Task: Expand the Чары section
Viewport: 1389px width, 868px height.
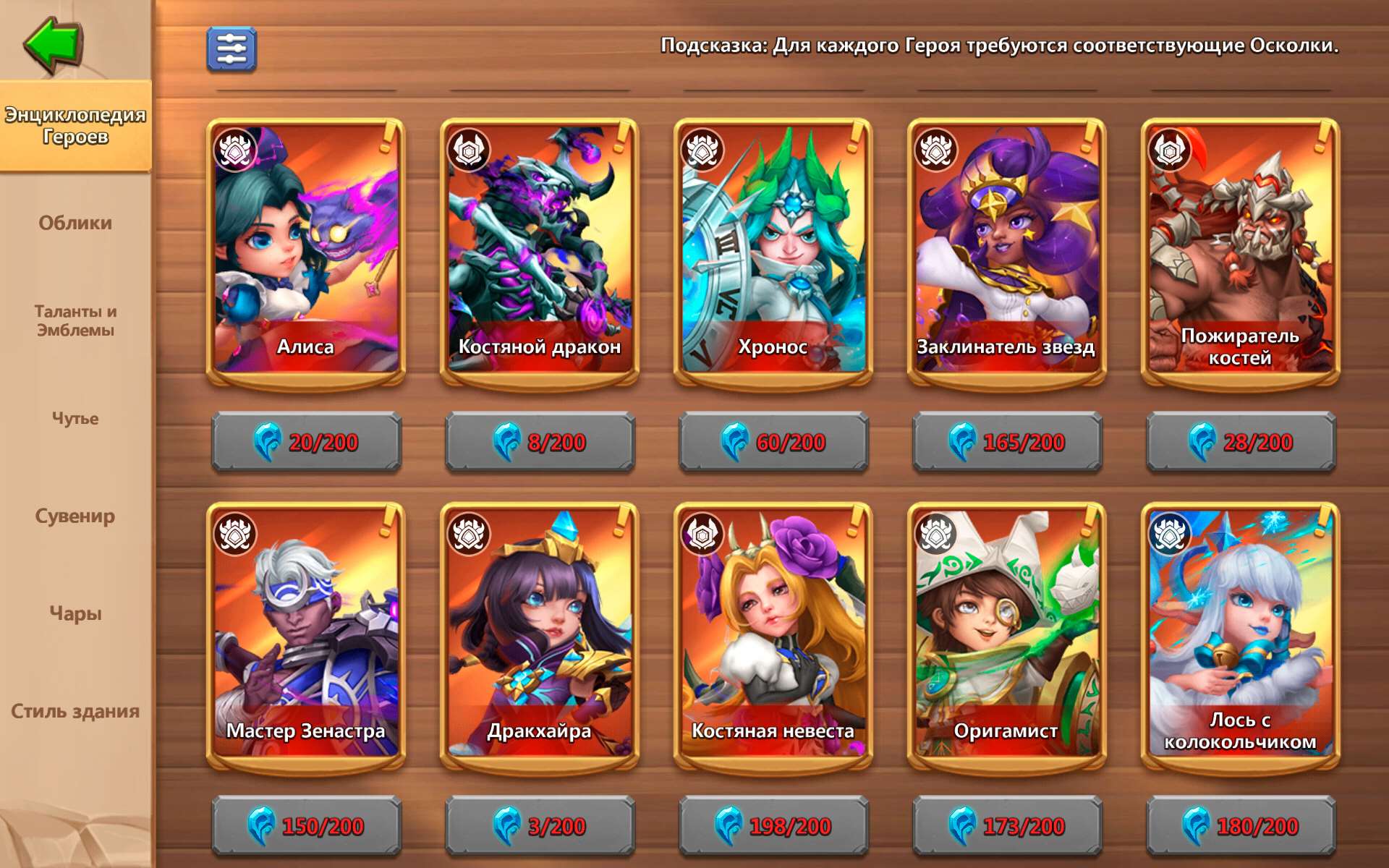Action: [75, 613]
